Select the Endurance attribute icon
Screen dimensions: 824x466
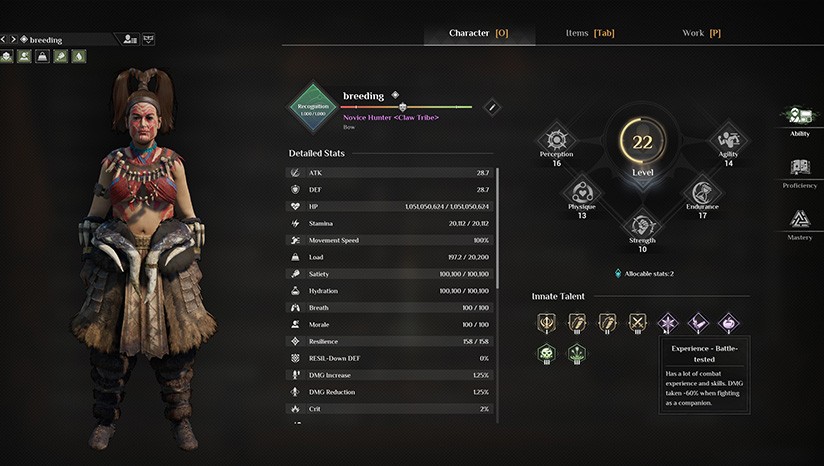(702, 192)
